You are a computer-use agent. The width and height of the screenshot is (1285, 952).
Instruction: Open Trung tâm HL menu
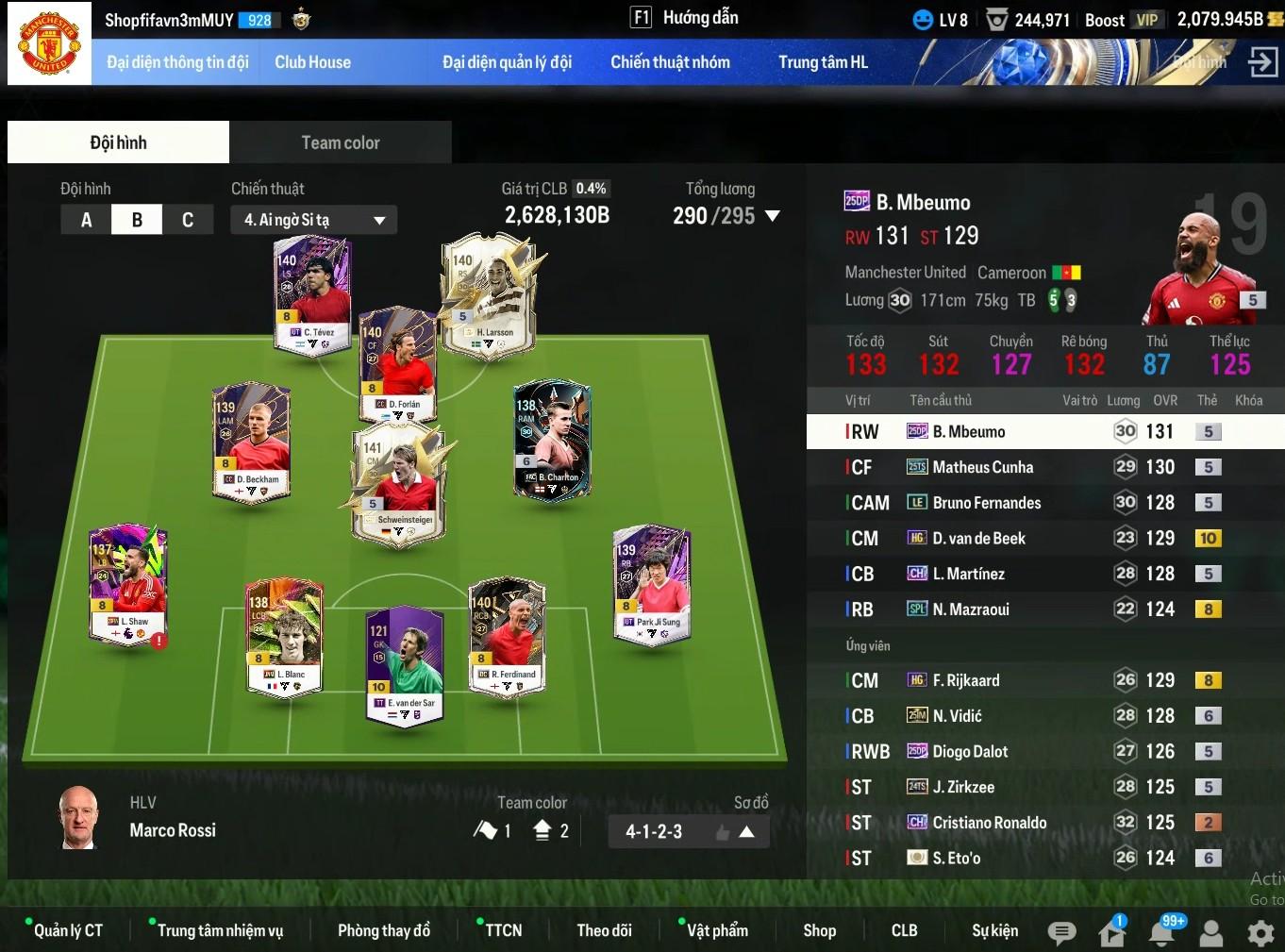[x=823, y=62]
